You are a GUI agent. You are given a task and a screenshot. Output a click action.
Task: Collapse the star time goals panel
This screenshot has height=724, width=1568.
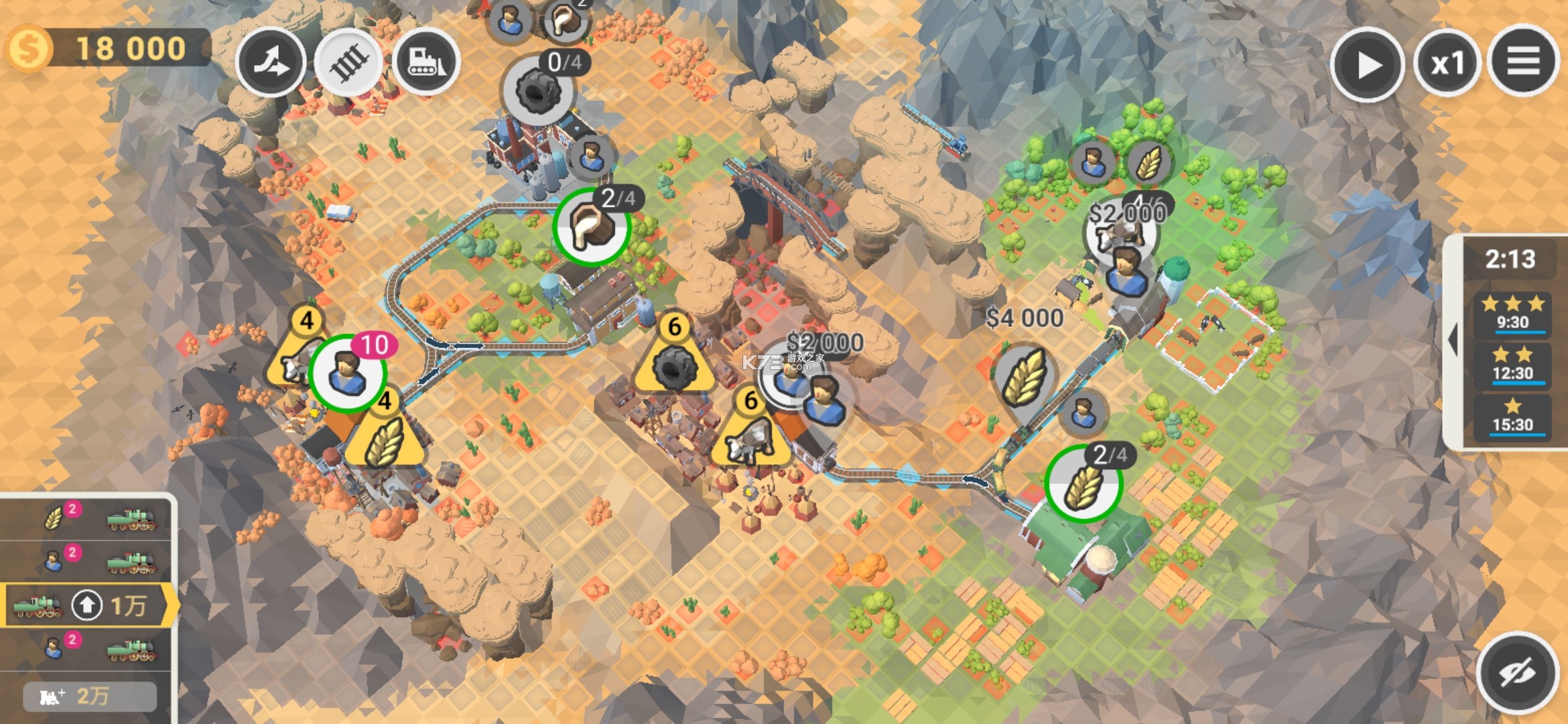1453,341
